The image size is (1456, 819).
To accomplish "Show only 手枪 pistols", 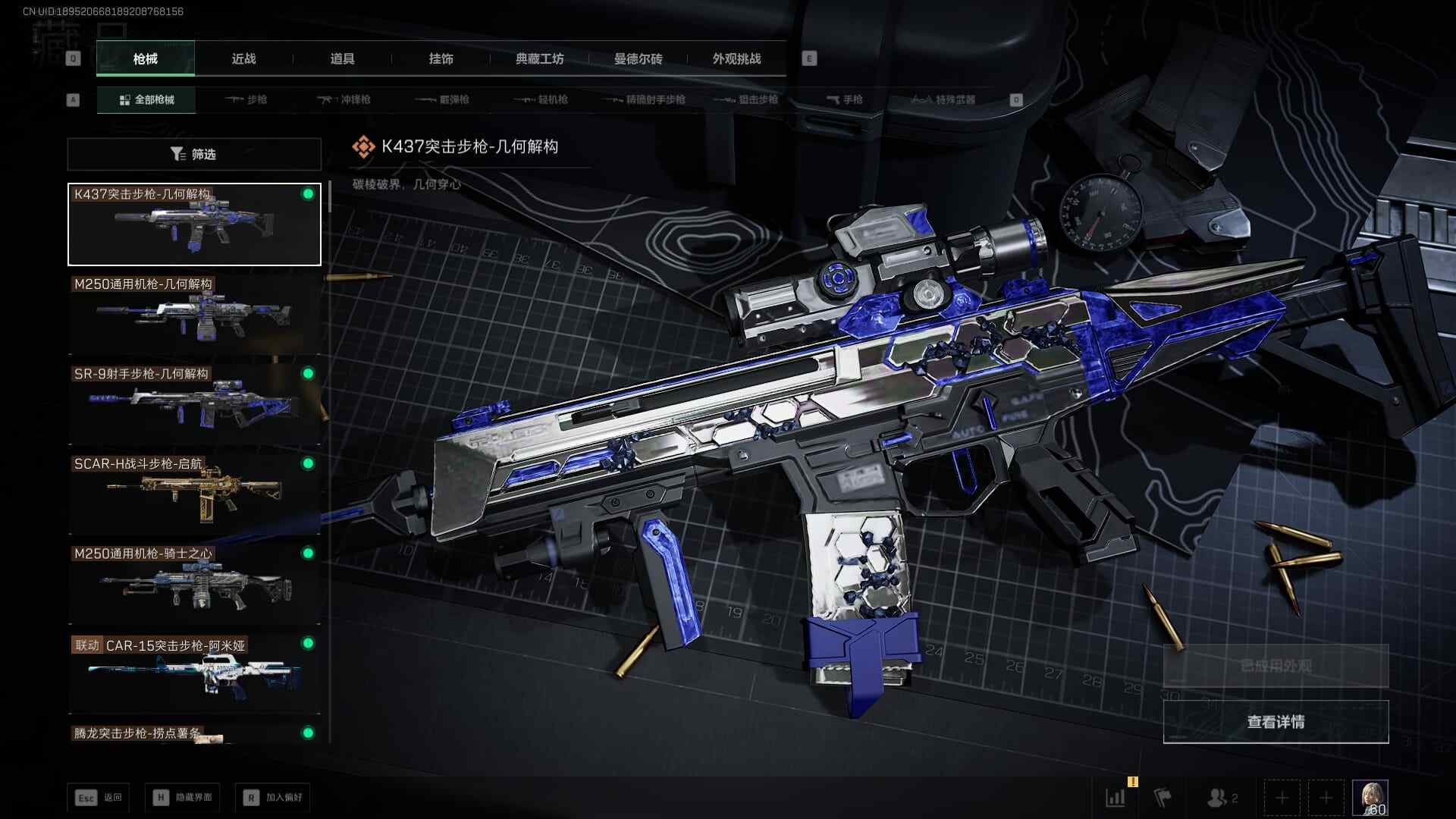I will coord(844,99).
